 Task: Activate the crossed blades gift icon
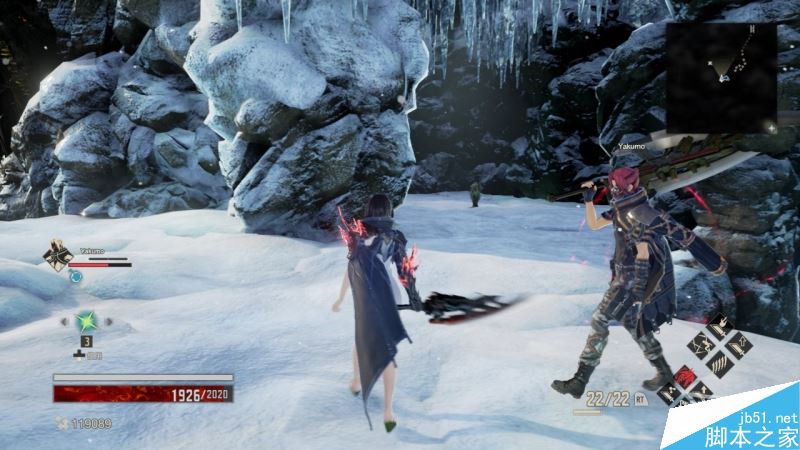(x=703, y=347)
